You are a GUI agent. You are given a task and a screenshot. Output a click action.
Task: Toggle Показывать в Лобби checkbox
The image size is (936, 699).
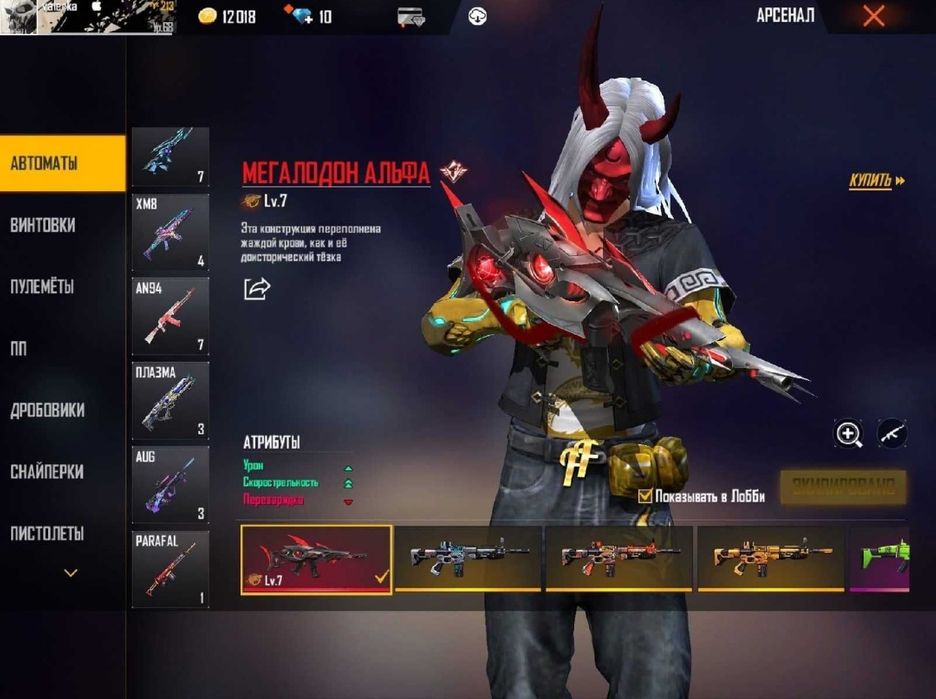coord(646,496)
